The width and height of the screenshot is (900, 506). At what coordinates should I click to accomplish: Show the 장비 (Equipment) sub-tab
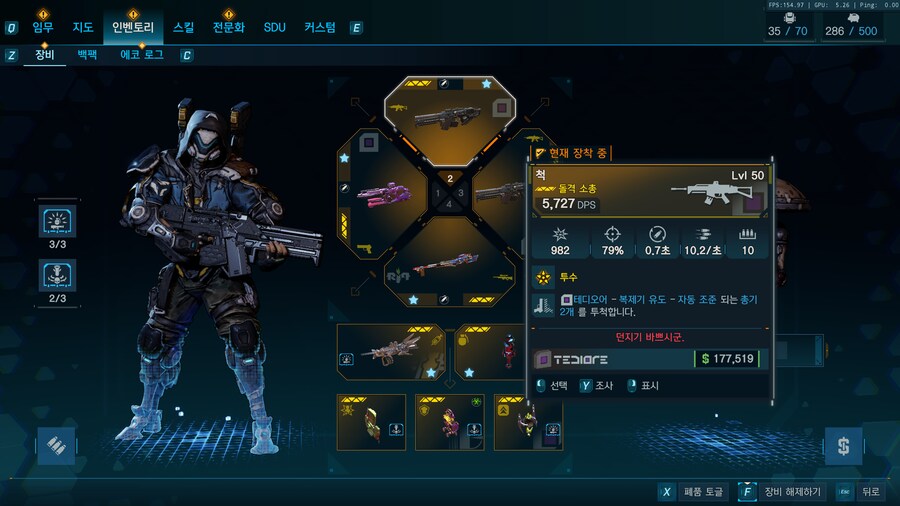tap(44, 55)
